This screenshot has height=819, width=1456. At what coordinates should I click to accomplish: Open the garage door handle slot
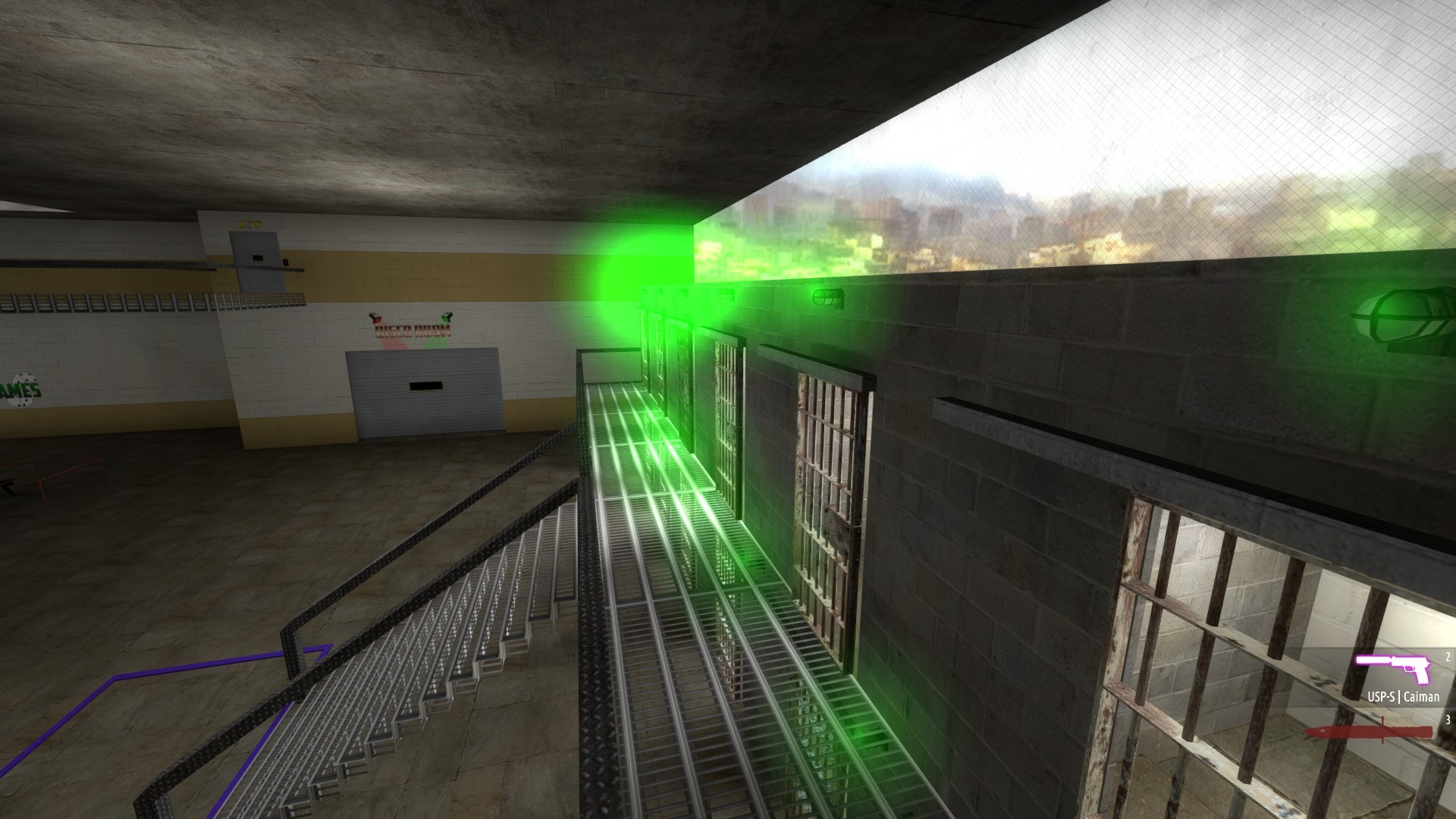point(427,385)
